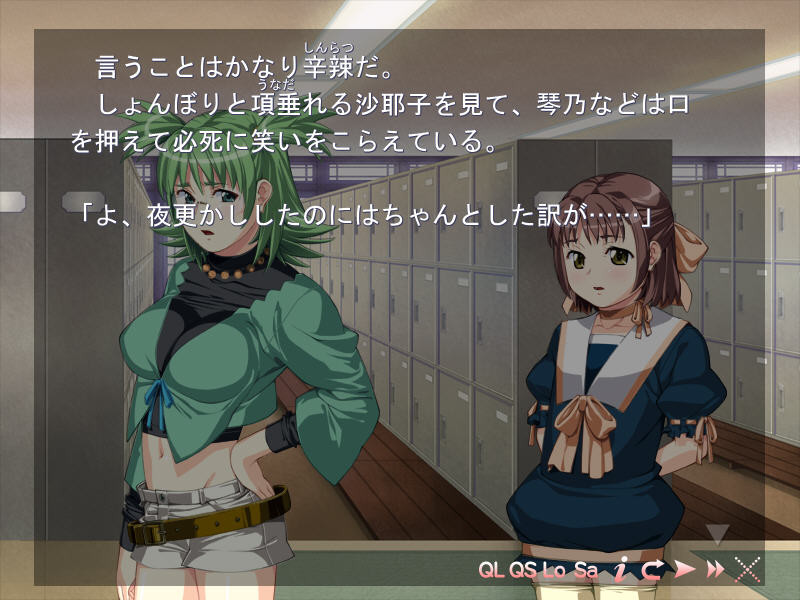Click the curved return arrow icon
The width and height of the screenshot is (800, 600).
[x=653, y=570]
